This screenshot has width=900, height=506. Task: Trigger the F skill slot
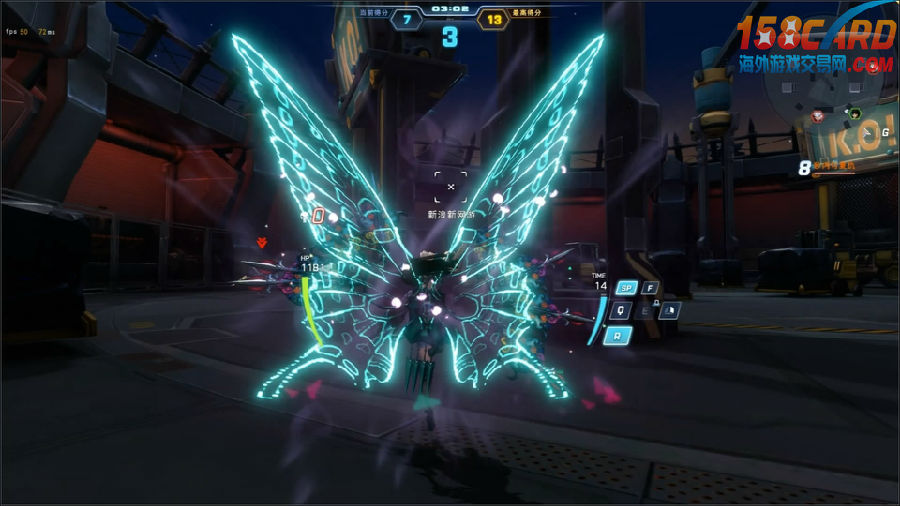pos(650,288)
